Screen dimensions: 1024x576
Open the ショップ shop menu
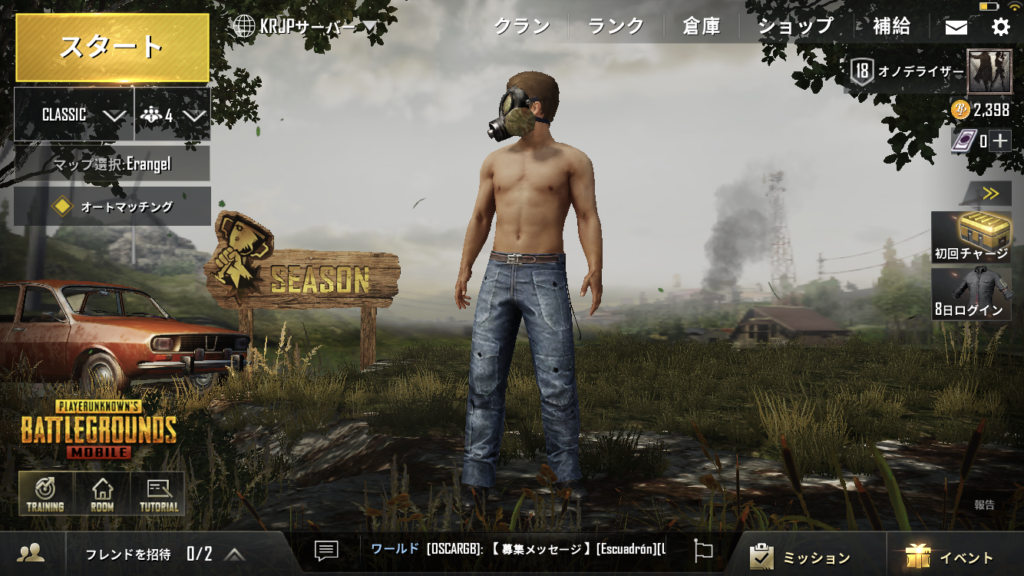pyautogui.click(x=795, y=27)
